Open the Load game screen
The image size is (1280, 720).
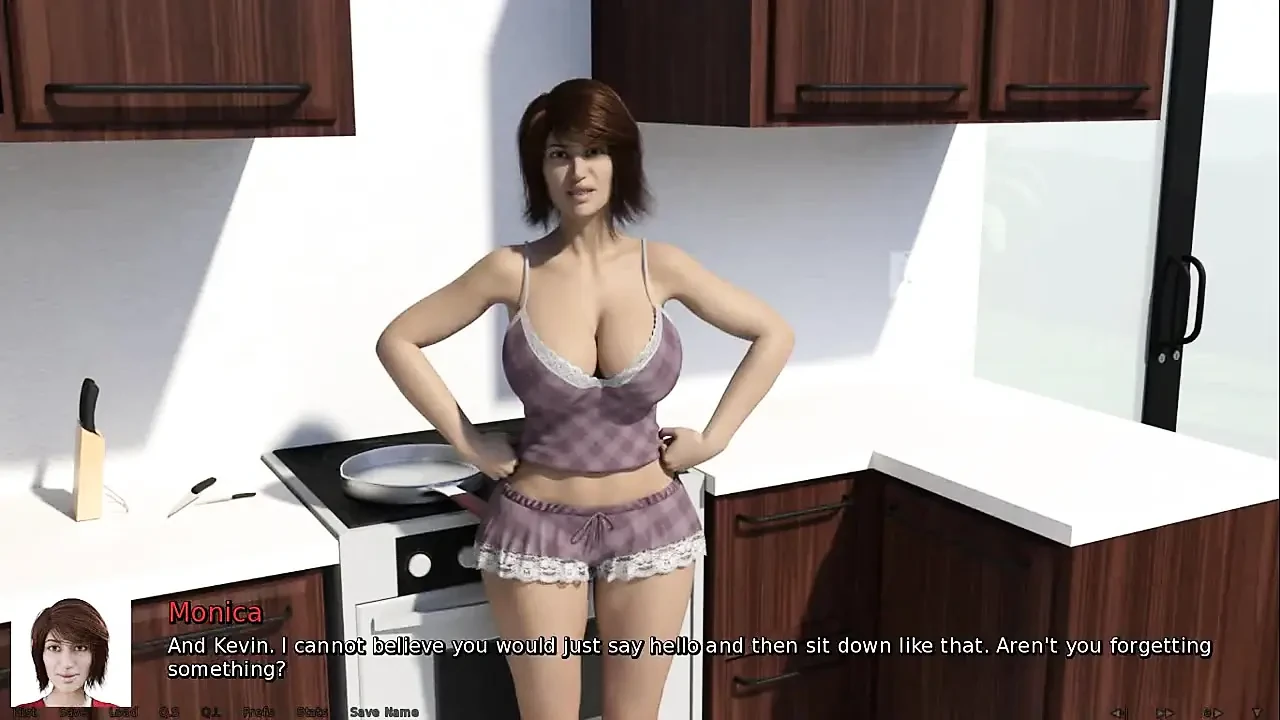[124, 712]
